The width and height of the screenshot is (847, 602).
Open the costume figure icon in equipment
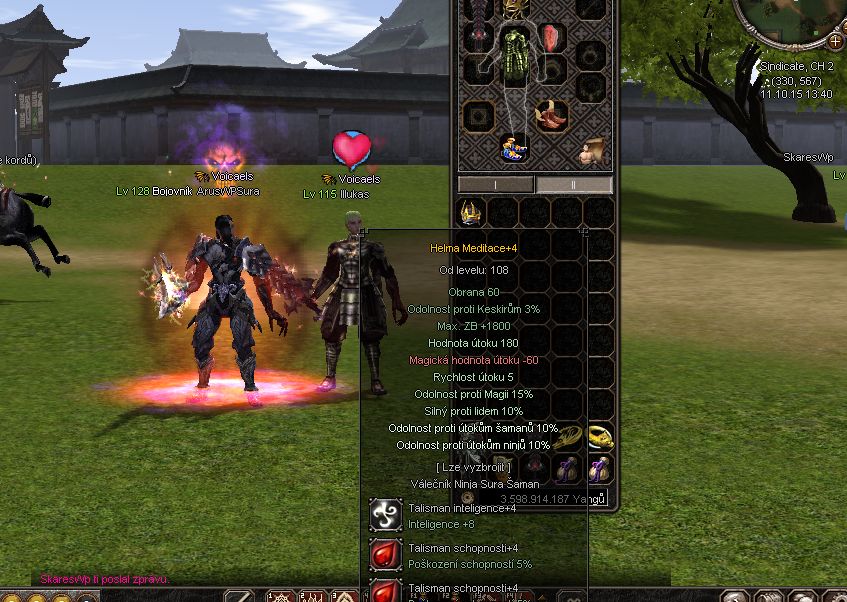click(x=594, y=152)
